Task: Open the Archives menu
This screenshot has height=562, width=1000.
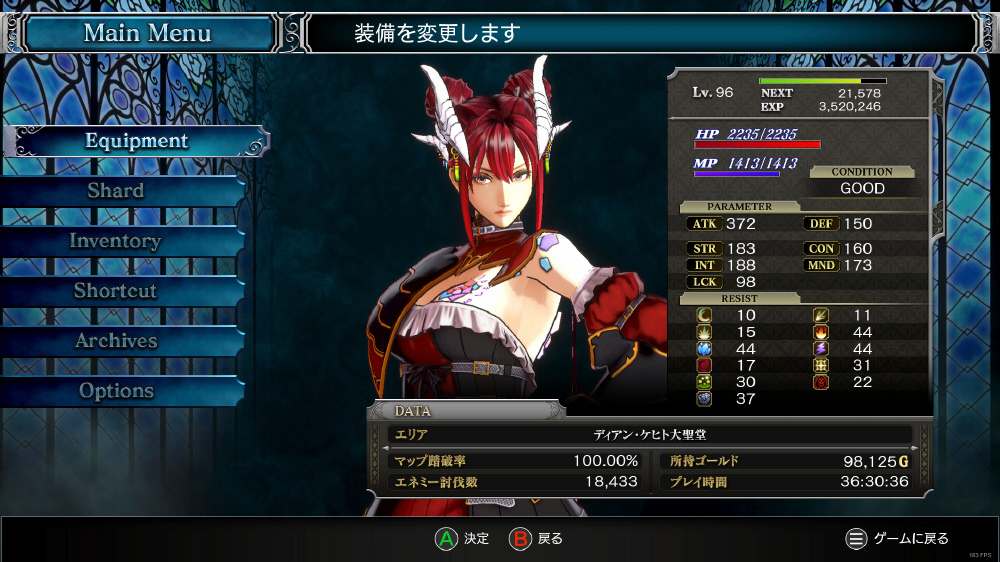Action: pos(116,341)
